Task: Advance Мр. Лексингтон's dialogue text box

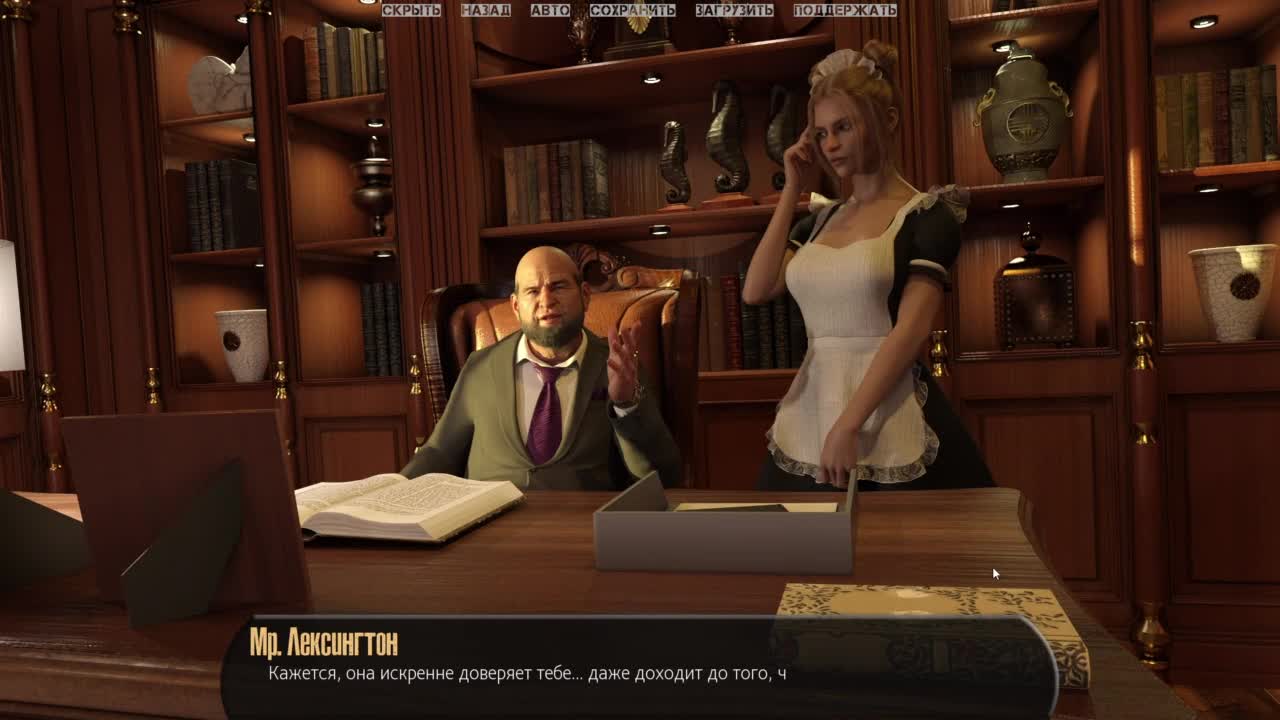Action: point(640,665)
